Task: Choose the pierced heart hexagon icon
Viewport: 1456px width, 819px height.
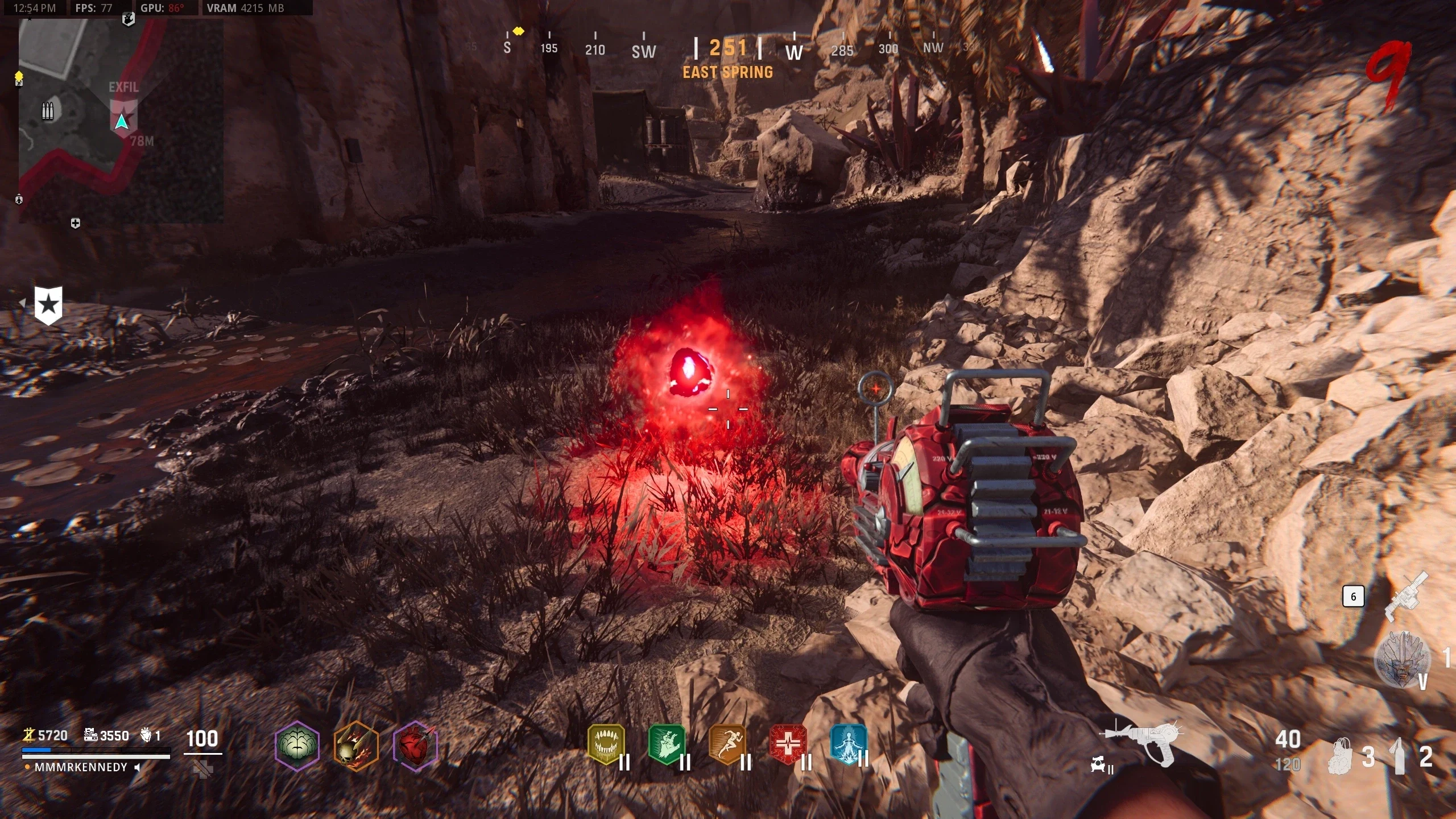Action: 415,745
